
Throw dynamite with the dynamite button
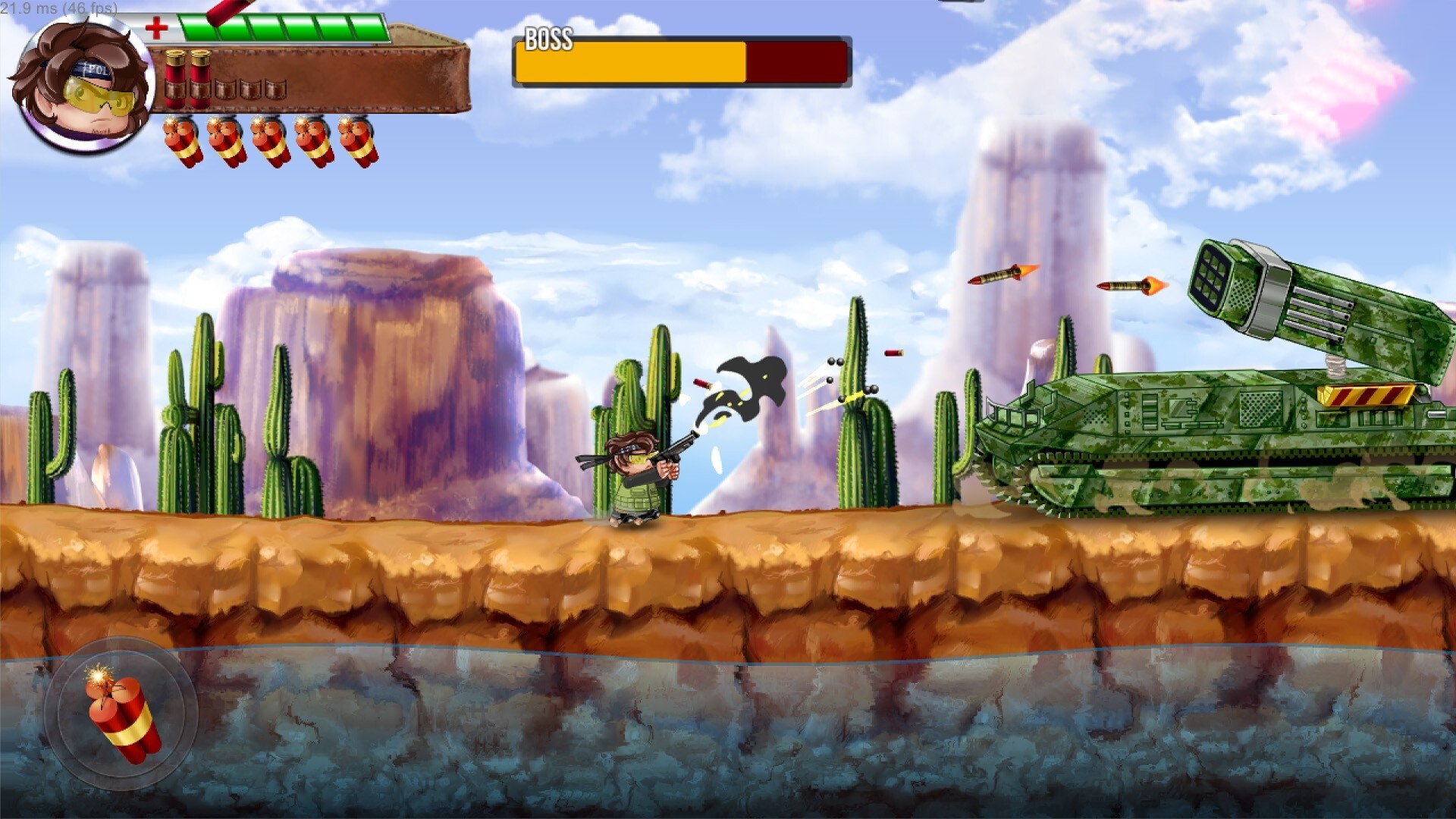click(x=121, y=714)
